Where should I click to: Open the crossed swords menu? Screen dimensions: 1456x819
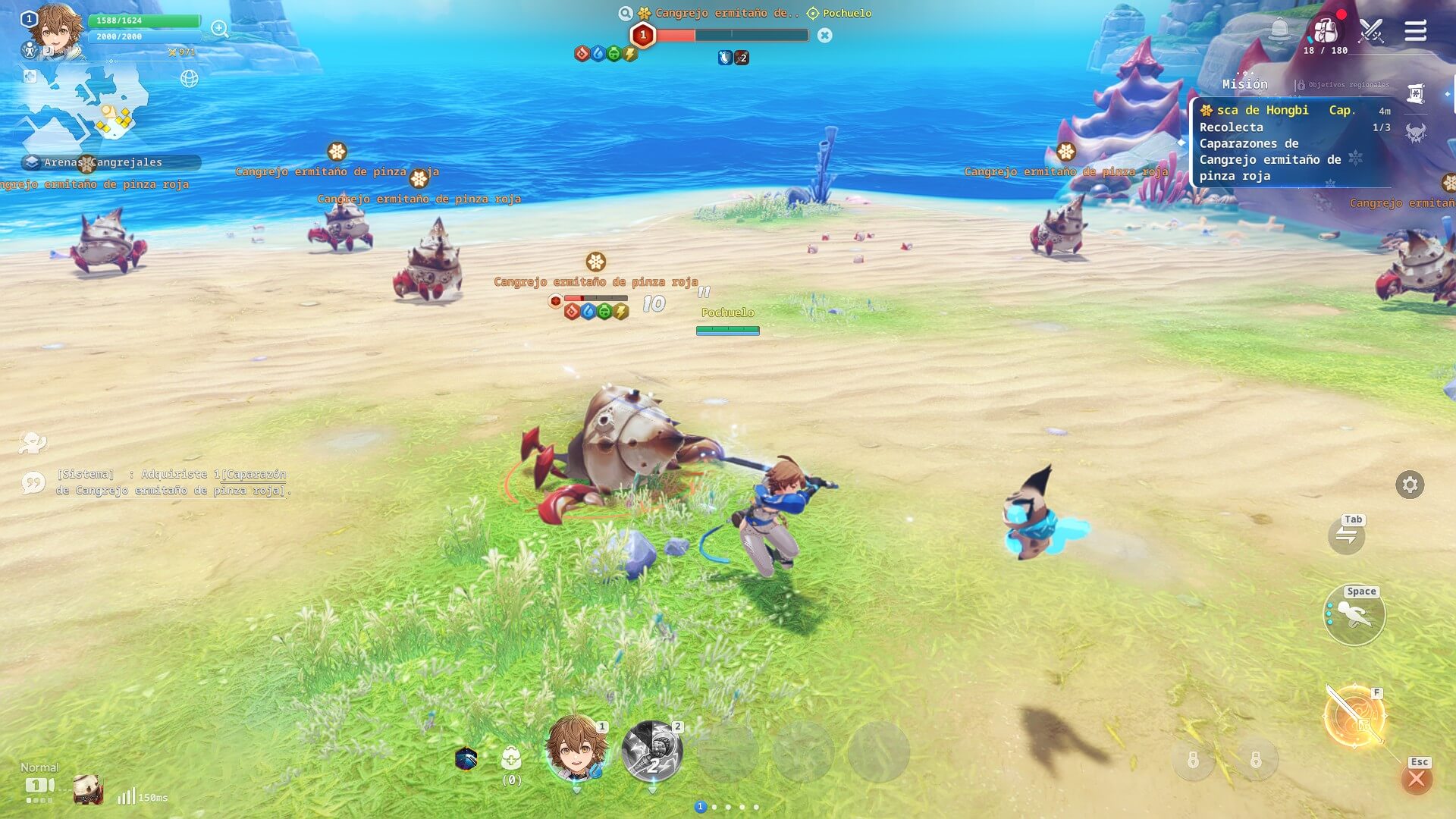1371,30
